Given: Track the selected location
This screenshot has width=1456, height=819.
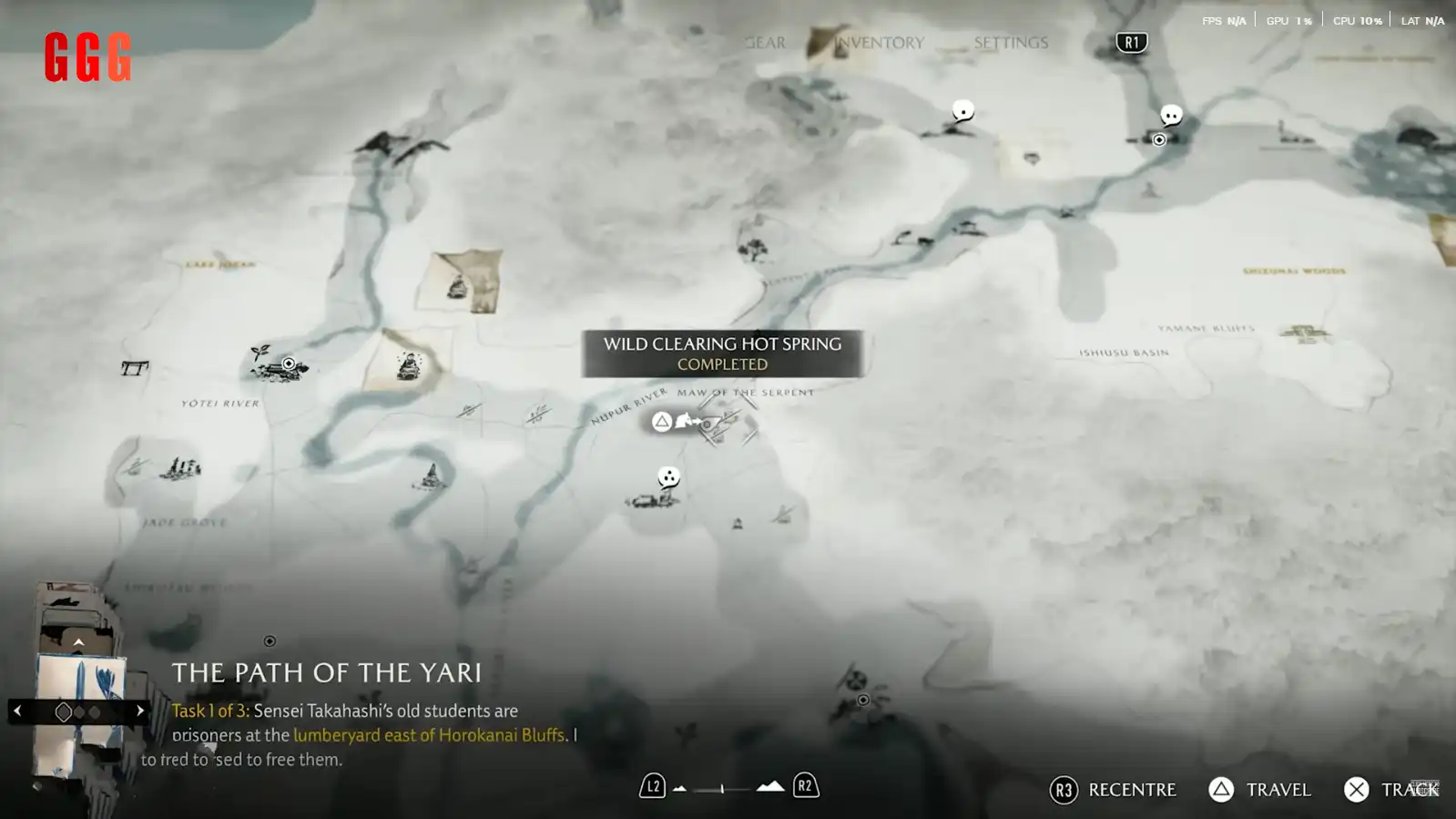Looking at the screenshot, I should tap(1390, 790).
